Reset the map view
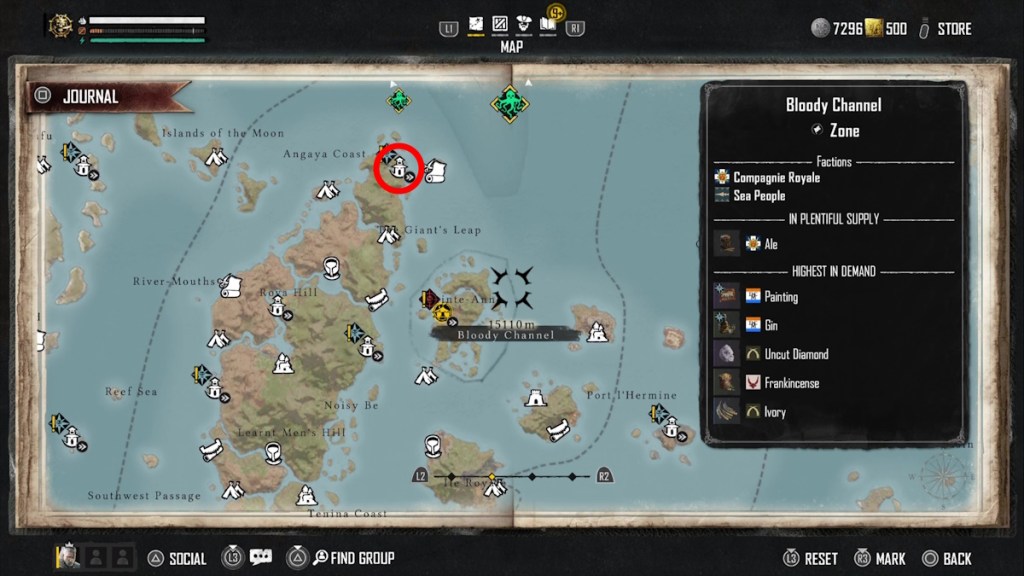This screenshot has height=576, width=1024. (809, 559)
